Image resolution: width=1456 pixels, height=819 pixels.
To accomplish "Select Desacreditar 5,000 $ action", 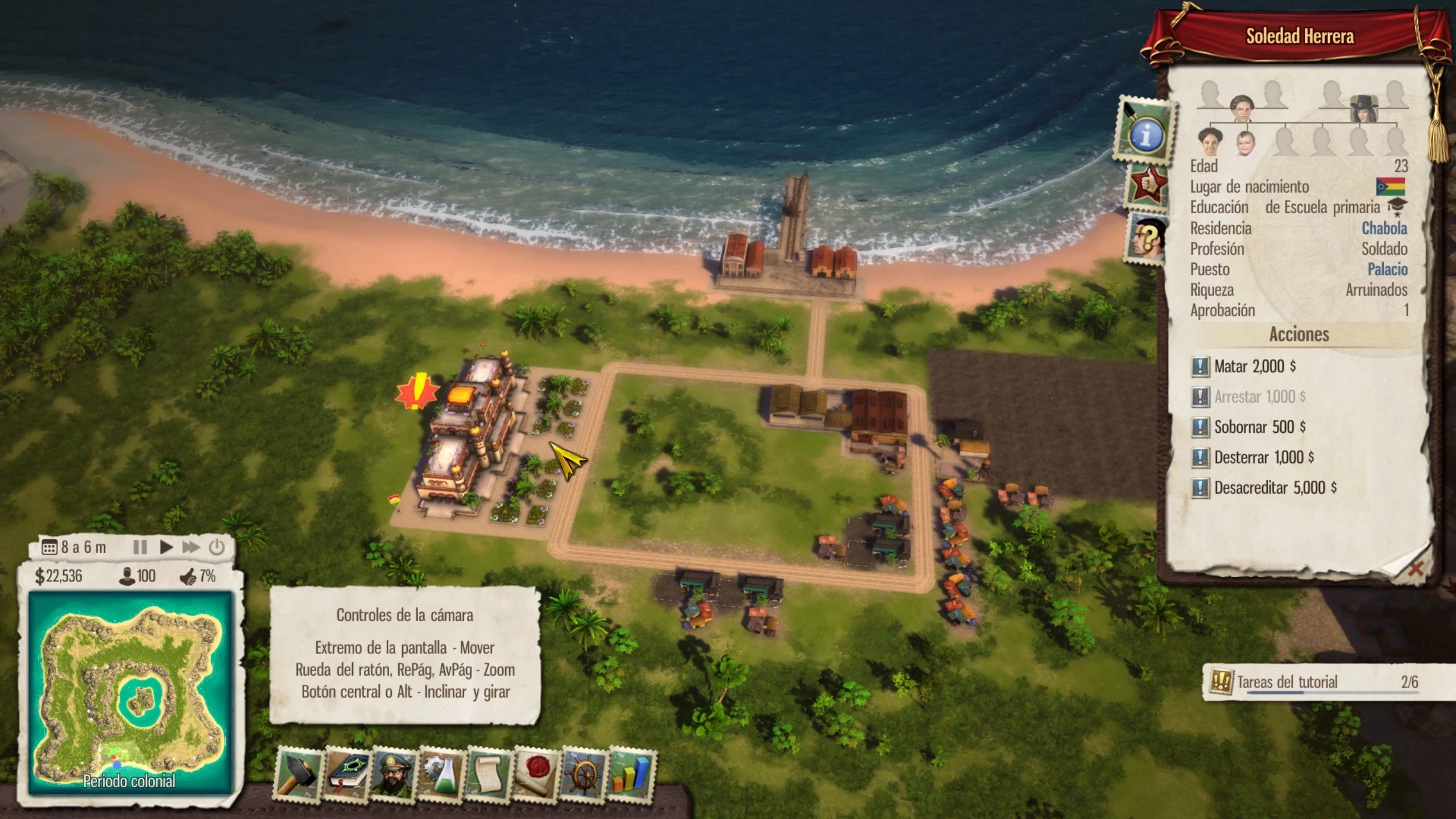I will (1275, 487).
